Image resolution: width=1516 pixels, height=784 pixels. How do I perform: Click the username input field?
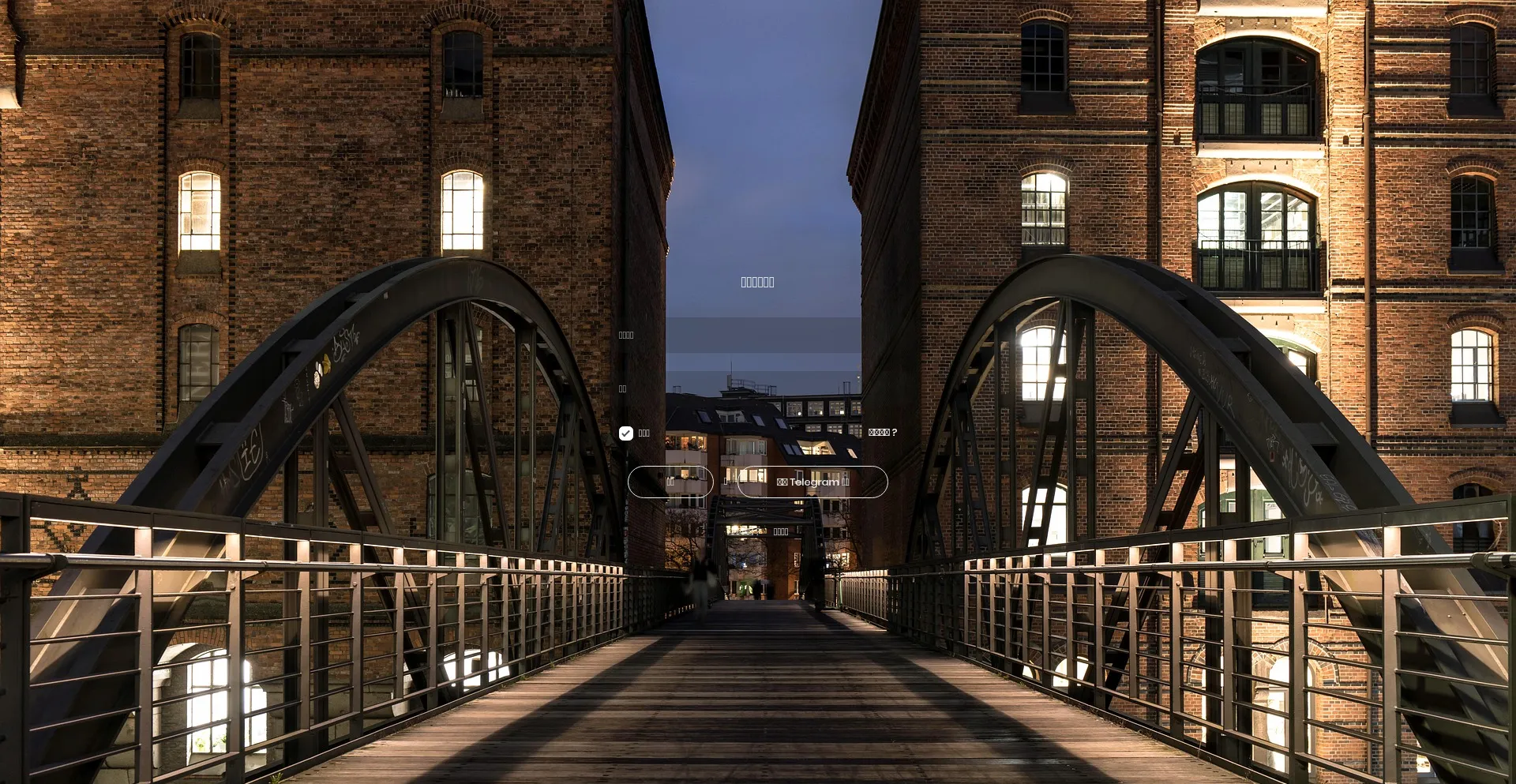[x=763, y=335]
